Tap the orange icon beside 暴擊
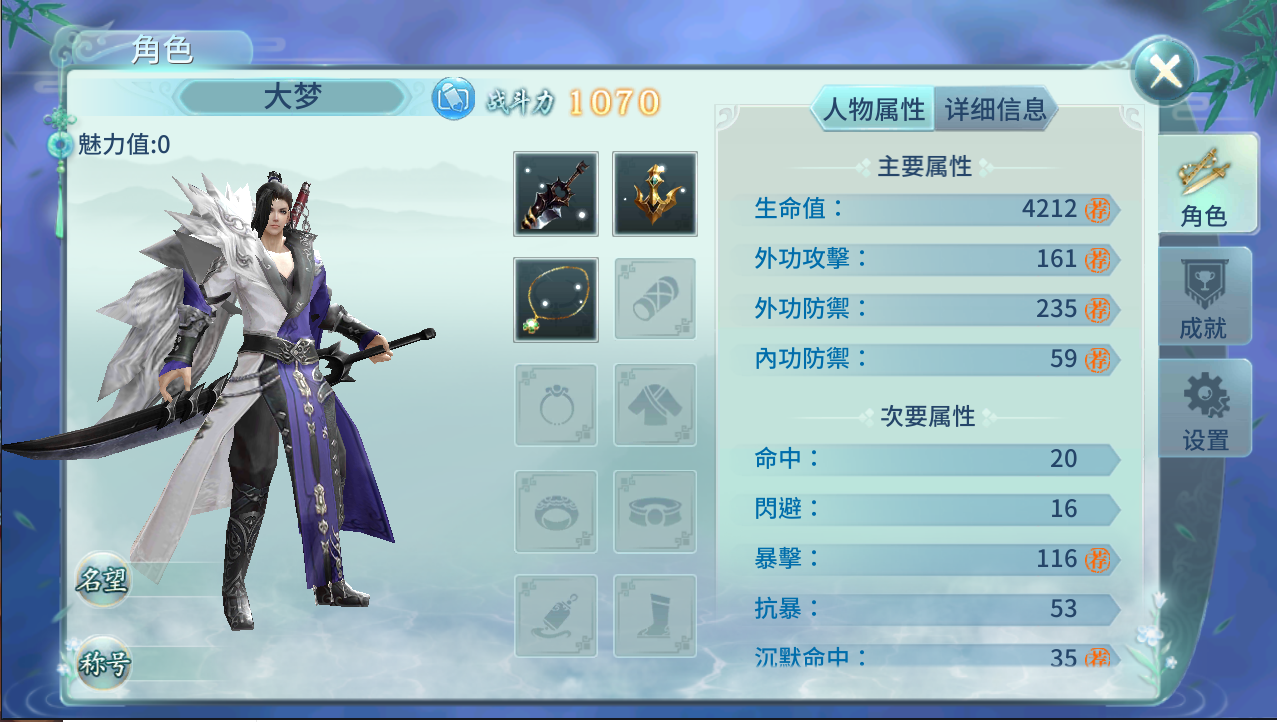The image size is (1277, 722). (1098, 559)
